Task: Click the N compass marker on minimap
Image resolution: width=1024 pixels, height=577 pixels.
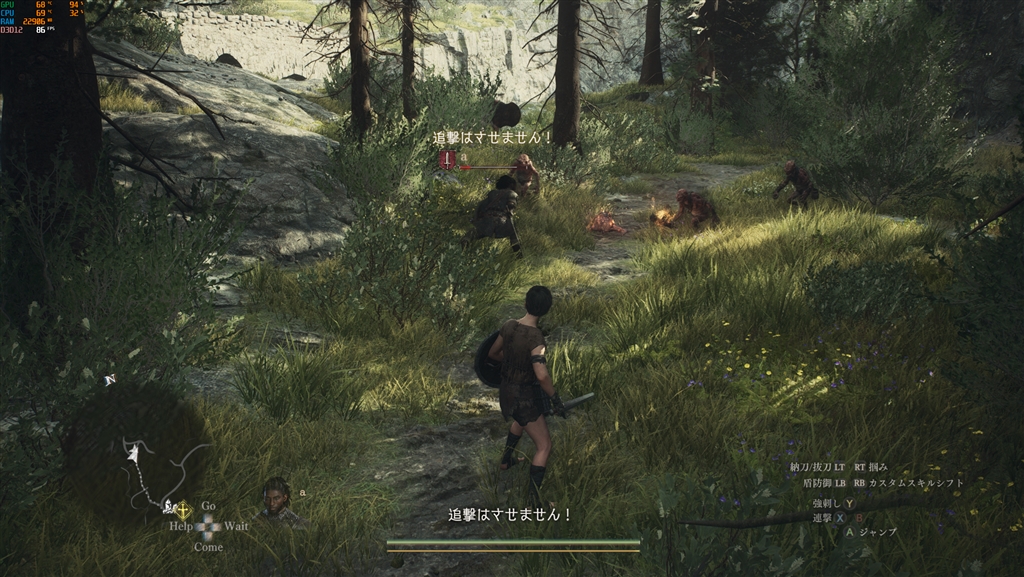Action: pyautogui.click(x=109, y=380)
